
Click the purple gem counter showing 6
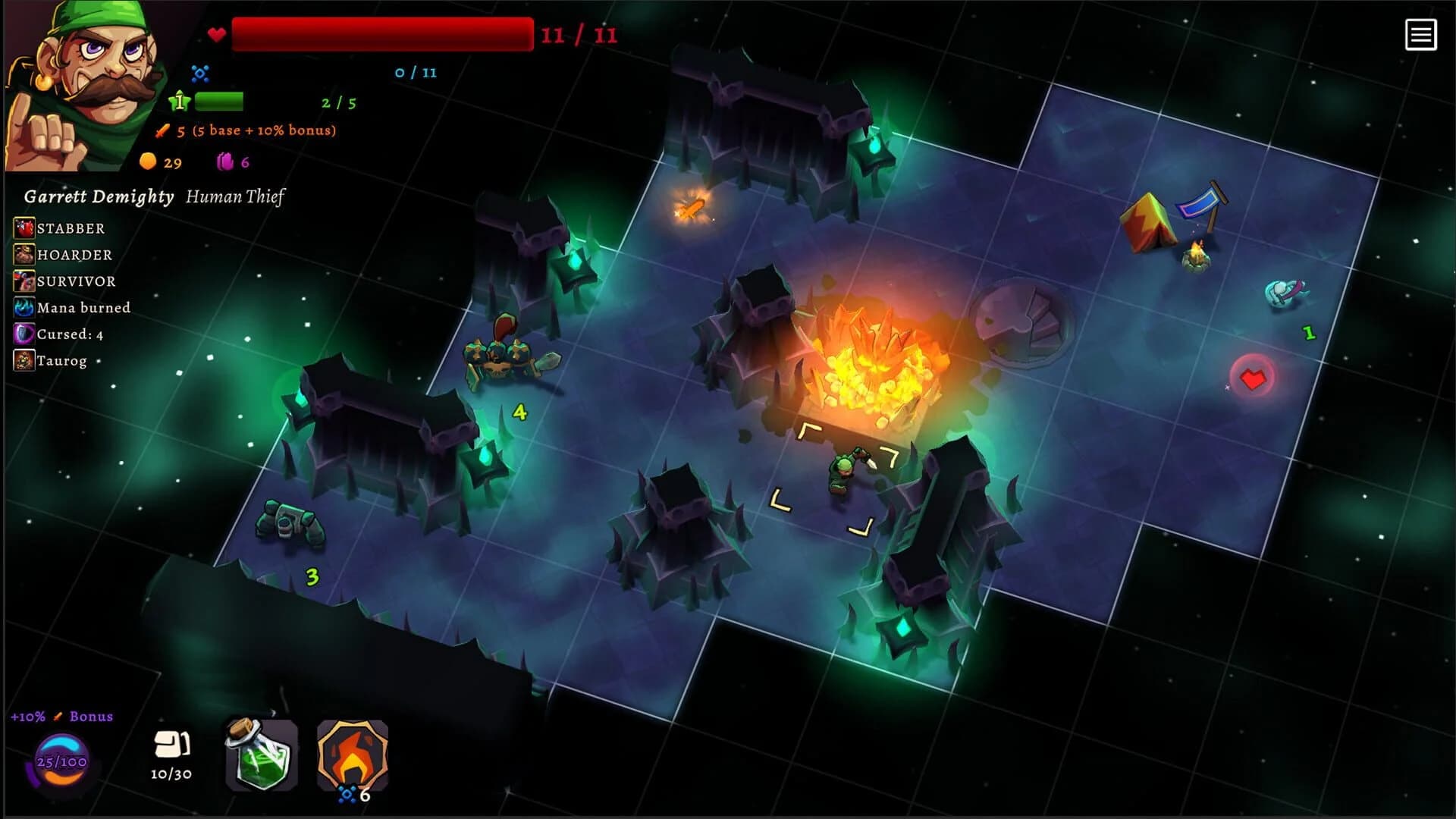pyautogui.click(x=231, y=162)
